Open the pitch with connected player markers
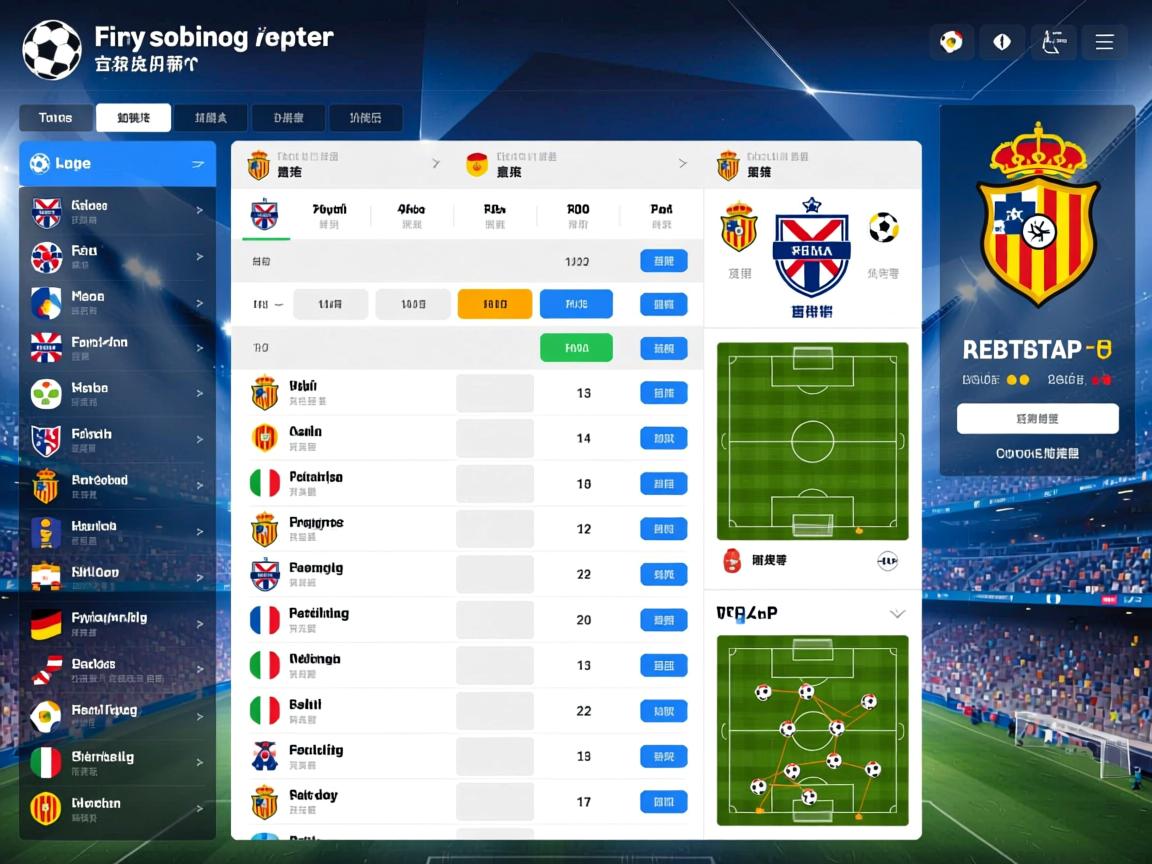The height and width of the screenshot is (864, 1152). click(x=813, y=731)
